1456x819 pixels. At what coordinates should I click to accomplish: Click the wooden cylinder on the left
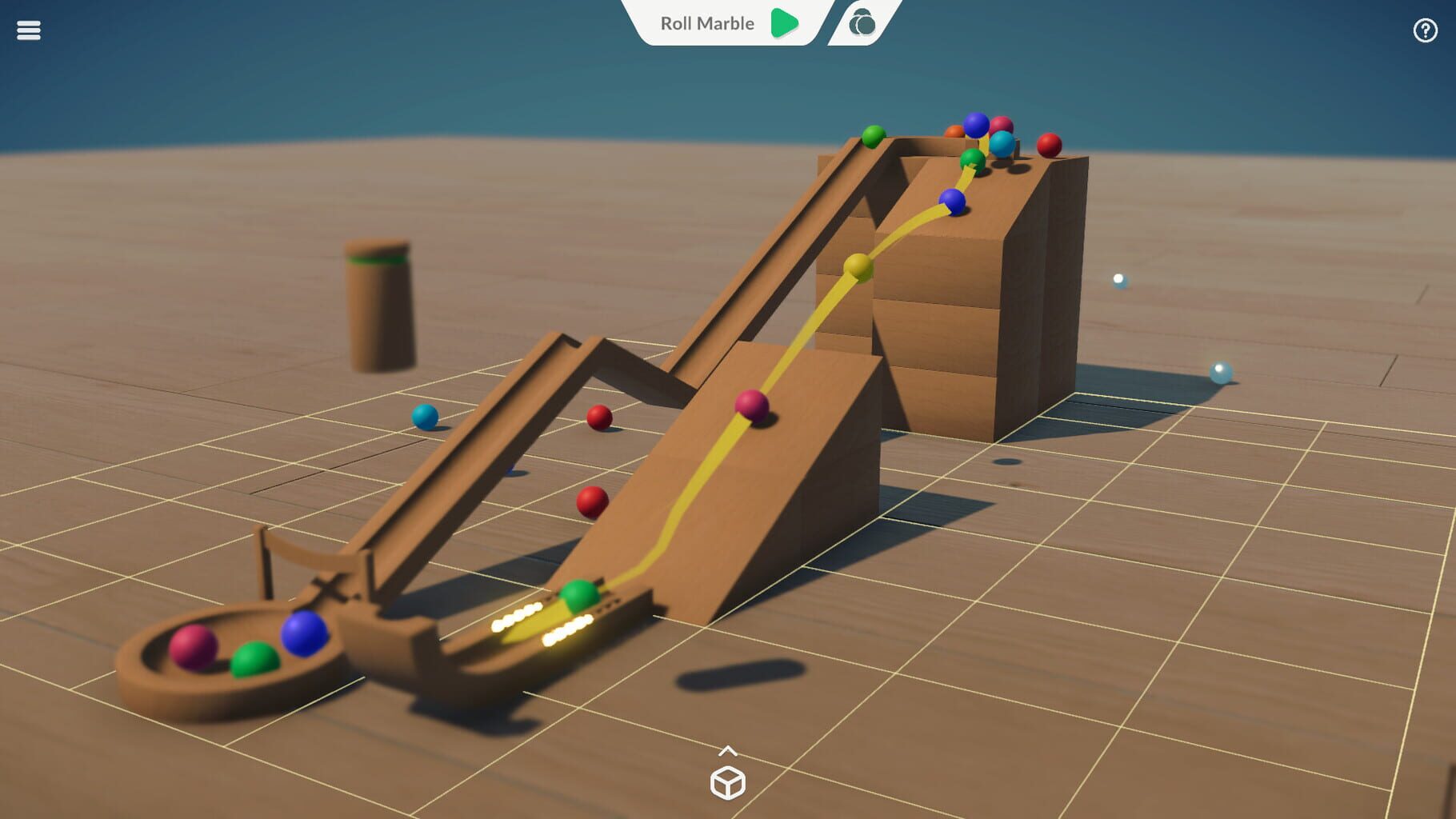tap(378, 309)
